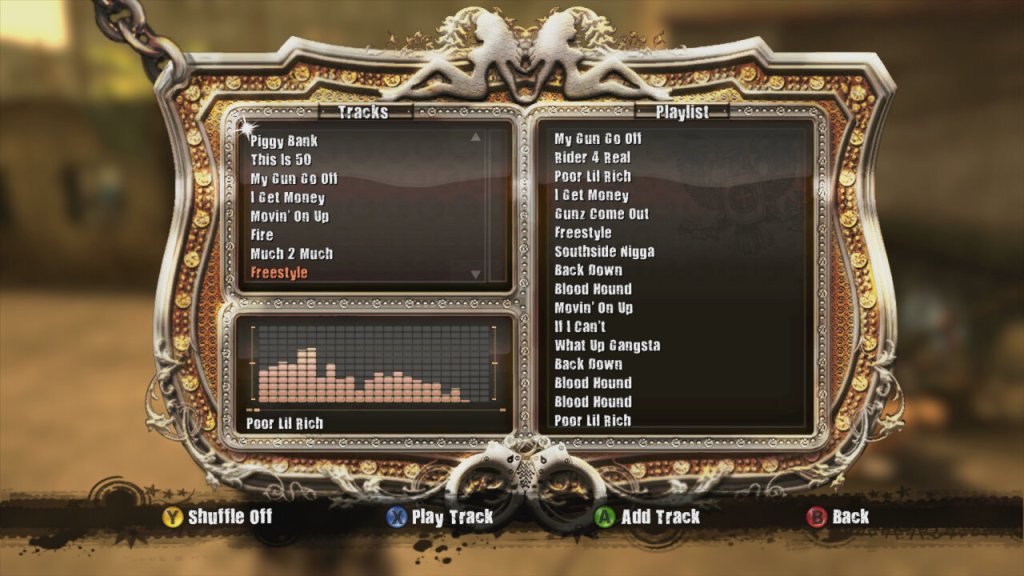Screen dimensions: 1024x576
Task: Select Piggy Bank in the Tracks list
Action: 284,141
